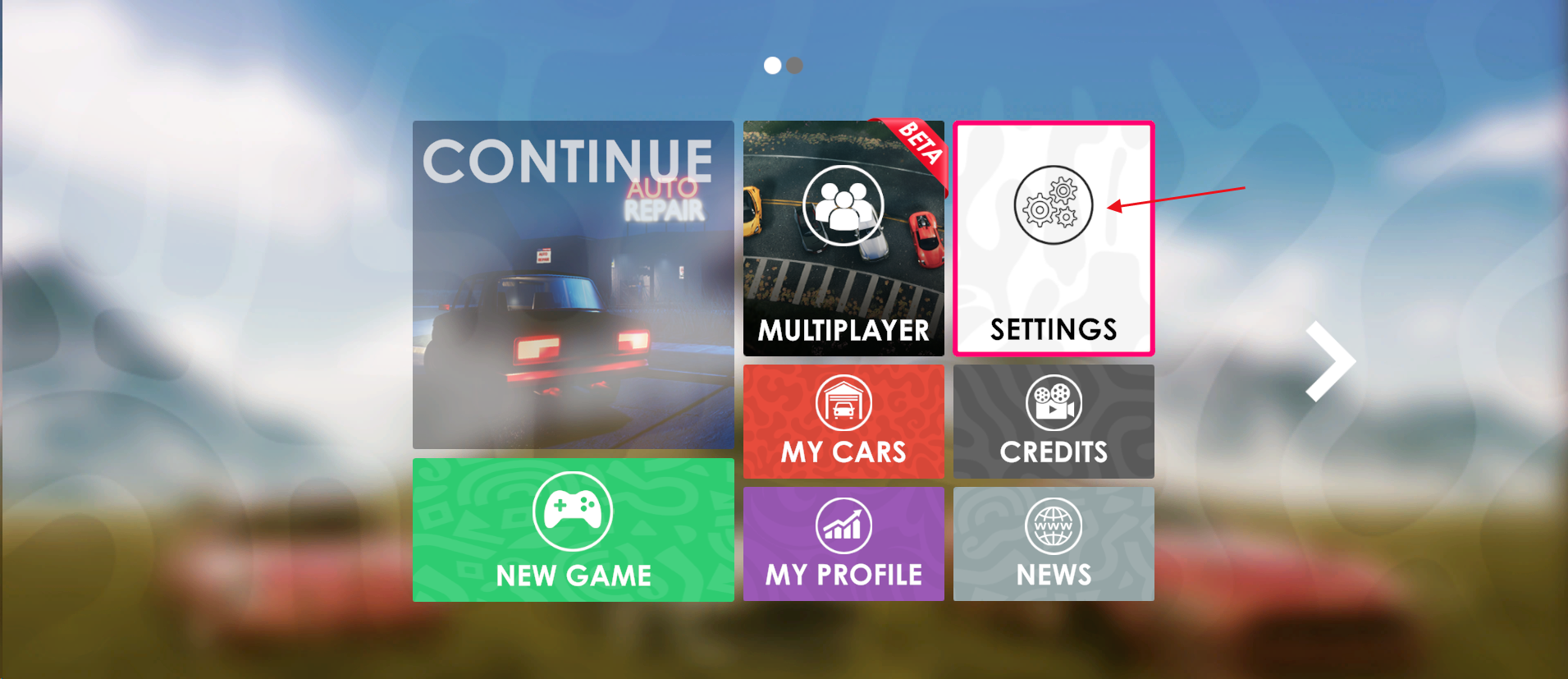1568x679 pixels.
Task: Open the Settings tile
Action: click(x=1054, y=238)
